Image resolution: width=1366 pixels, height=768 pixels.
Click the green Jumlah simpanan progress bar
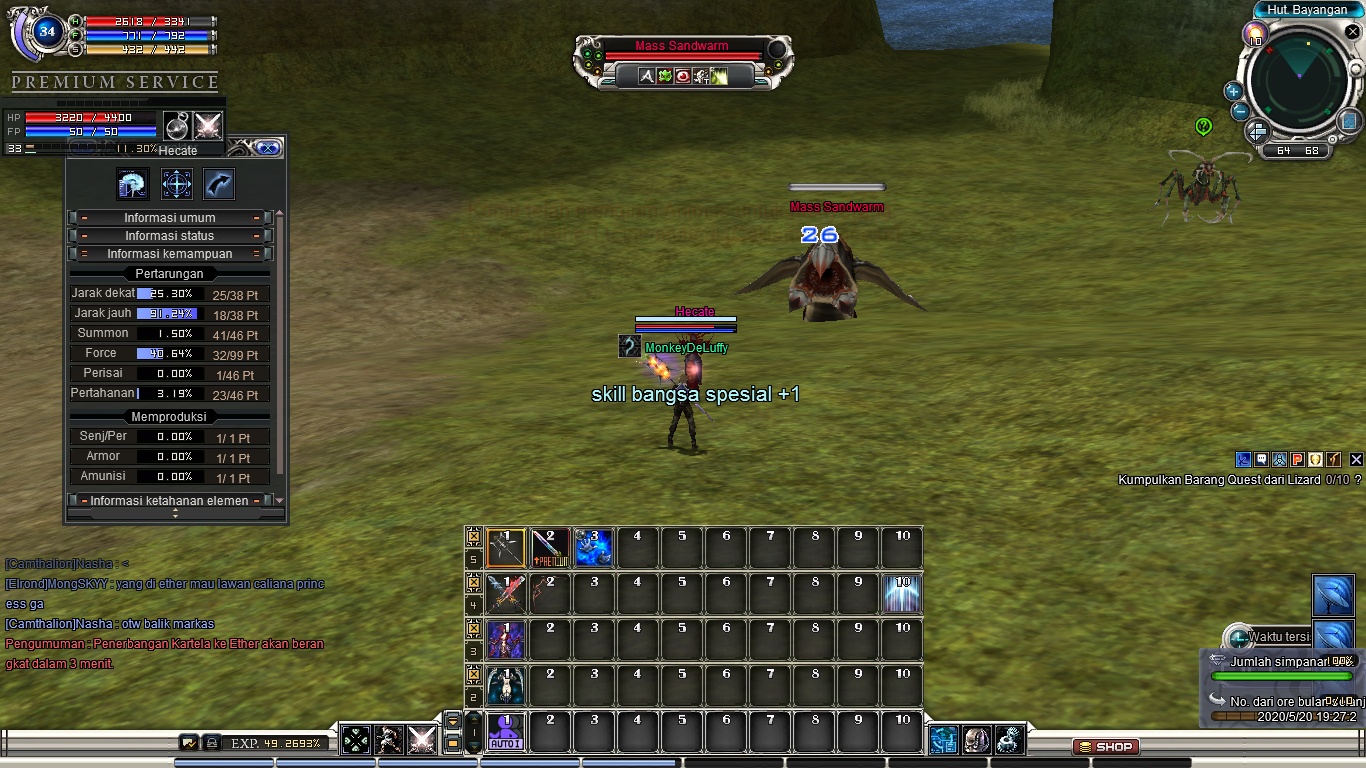1281,675
